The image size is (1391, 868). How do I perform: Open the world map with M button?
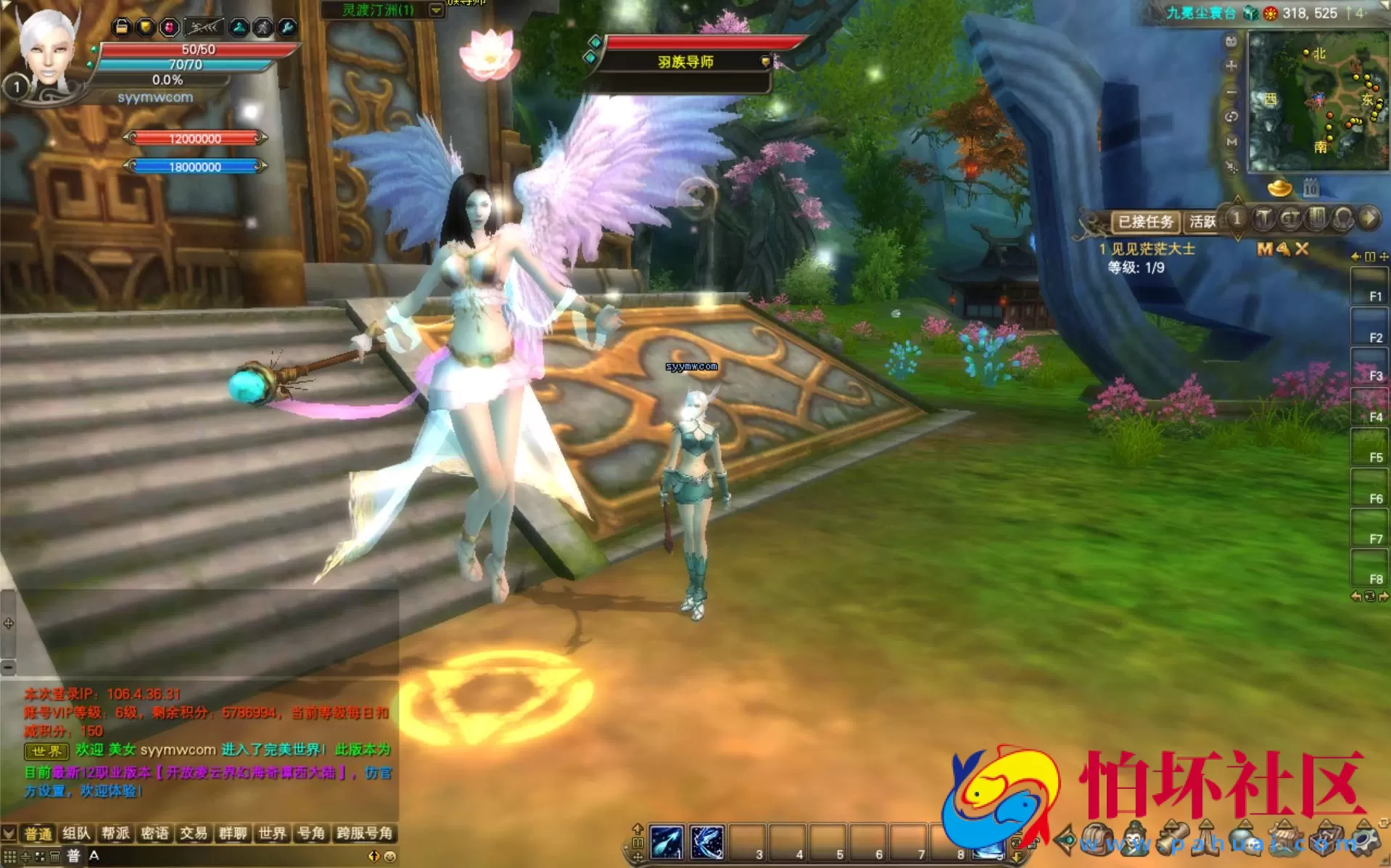click(x=1231, y=141)
